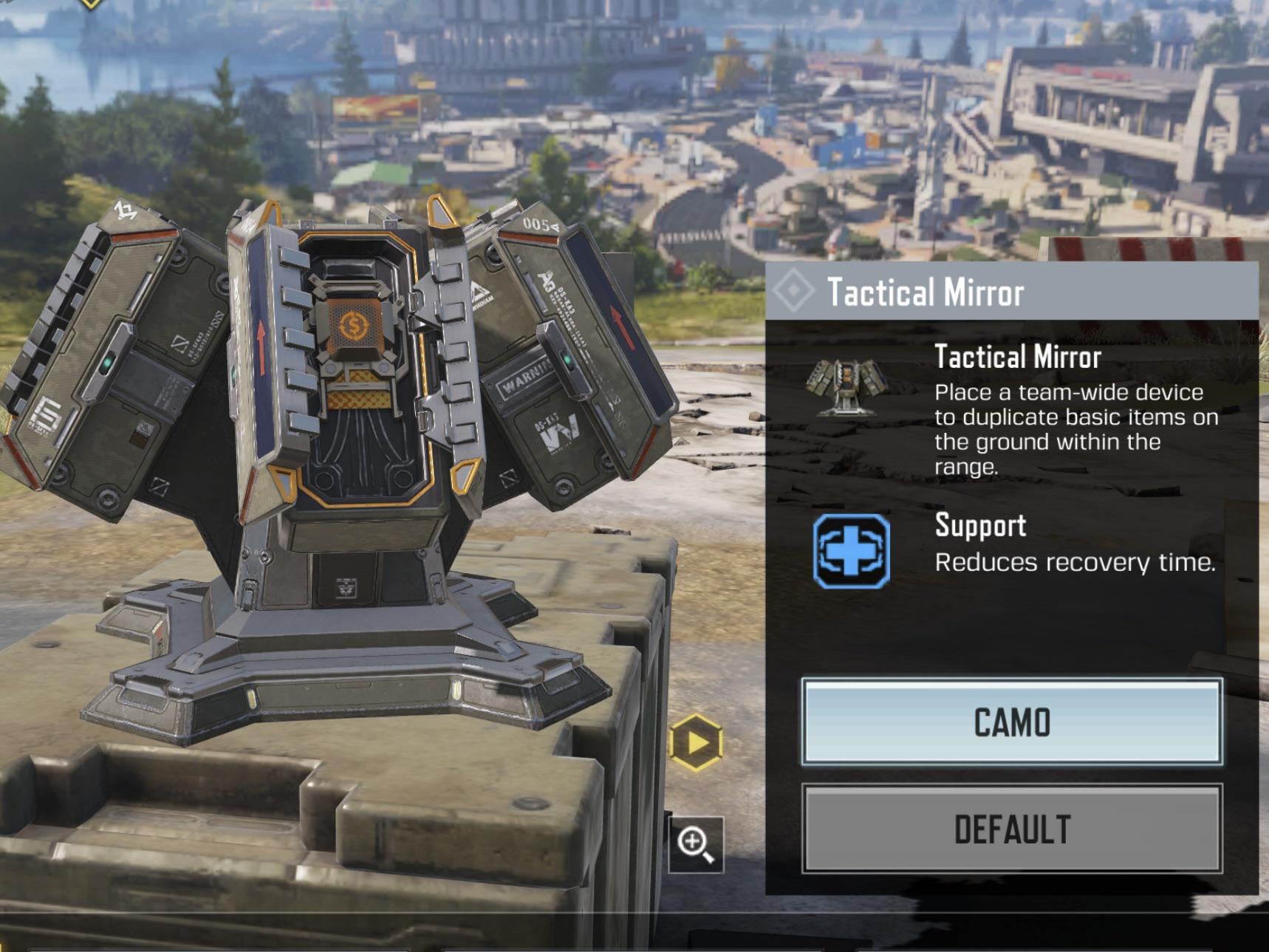Zoom in with the magnifier icon
Image resolution: width=1269 pixels, height=952 pixels.
click(696, 844)
